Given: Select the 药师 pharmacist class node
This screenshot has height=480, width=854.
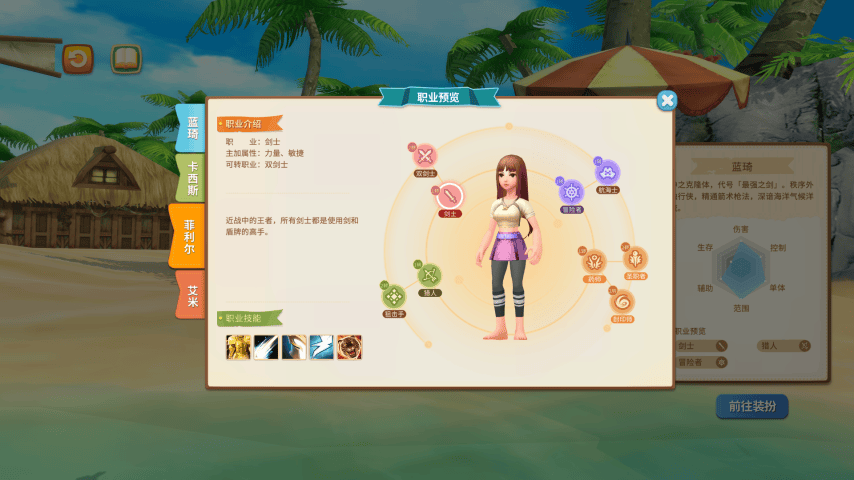Looking at the screenshot, I should pos(594,261).
